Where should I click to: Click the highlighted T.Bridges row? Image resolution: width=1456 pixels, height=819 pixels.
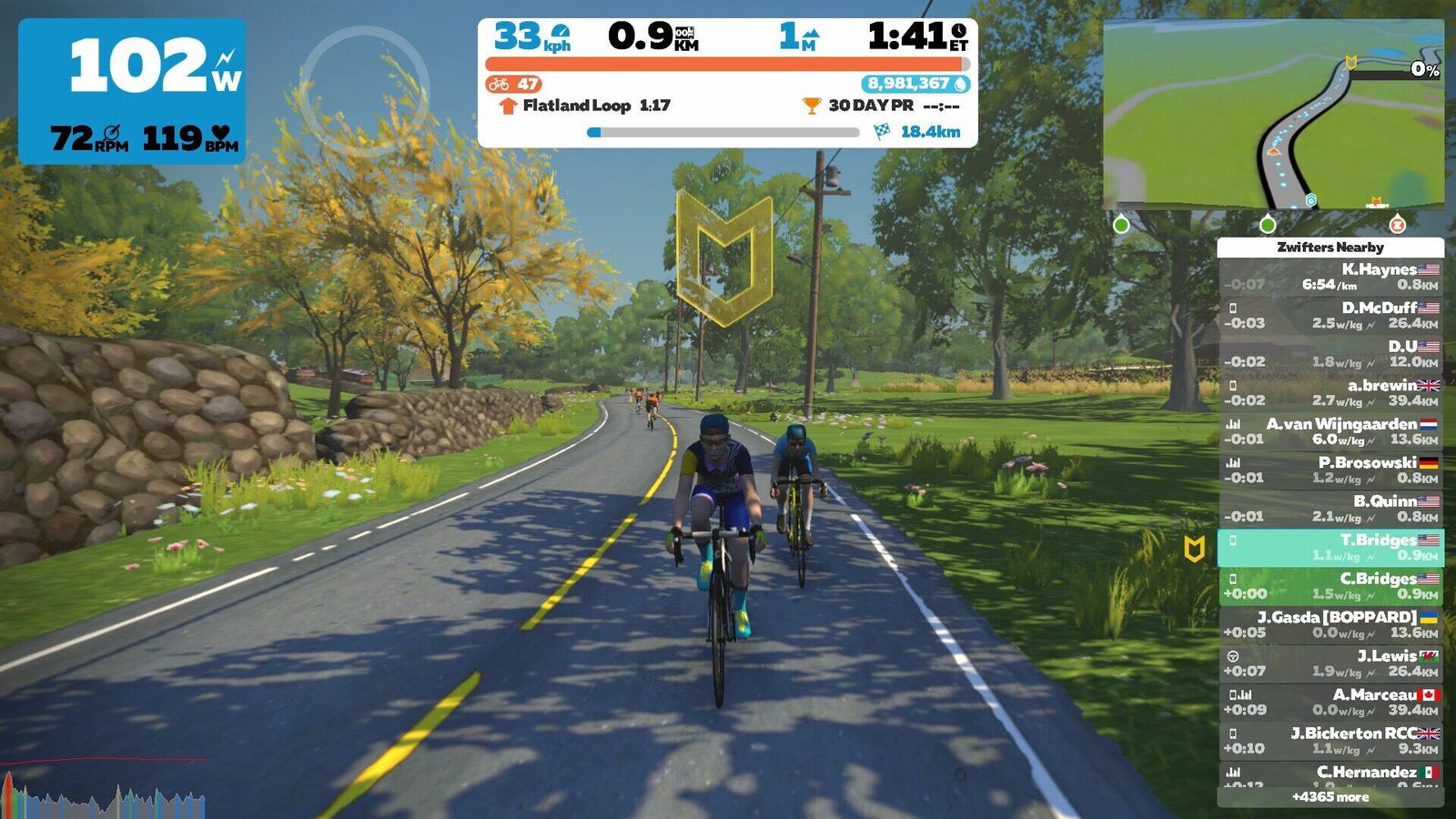pos(1330,548)
